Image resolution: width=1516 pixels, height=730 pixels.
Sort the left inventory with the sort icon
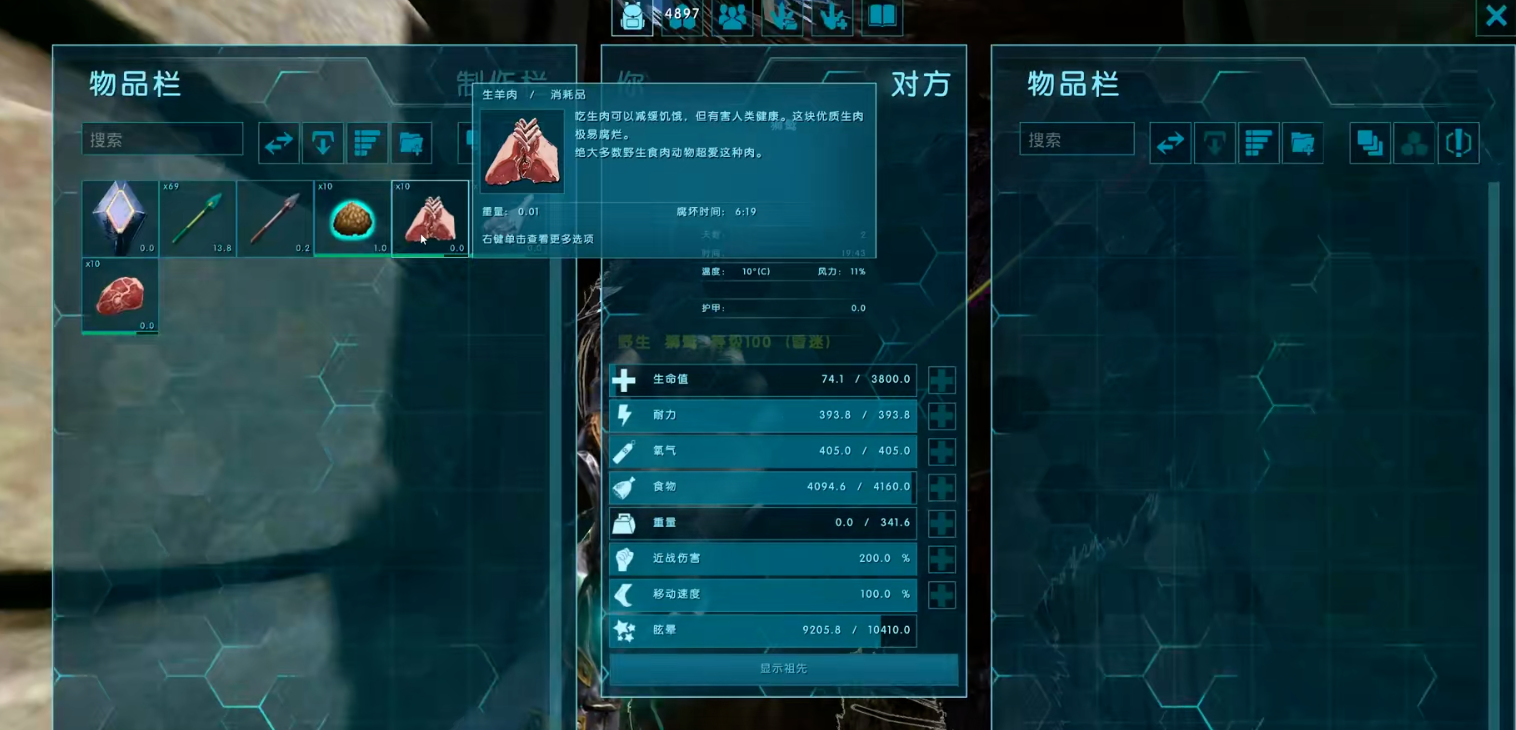[x=367, y=142]
